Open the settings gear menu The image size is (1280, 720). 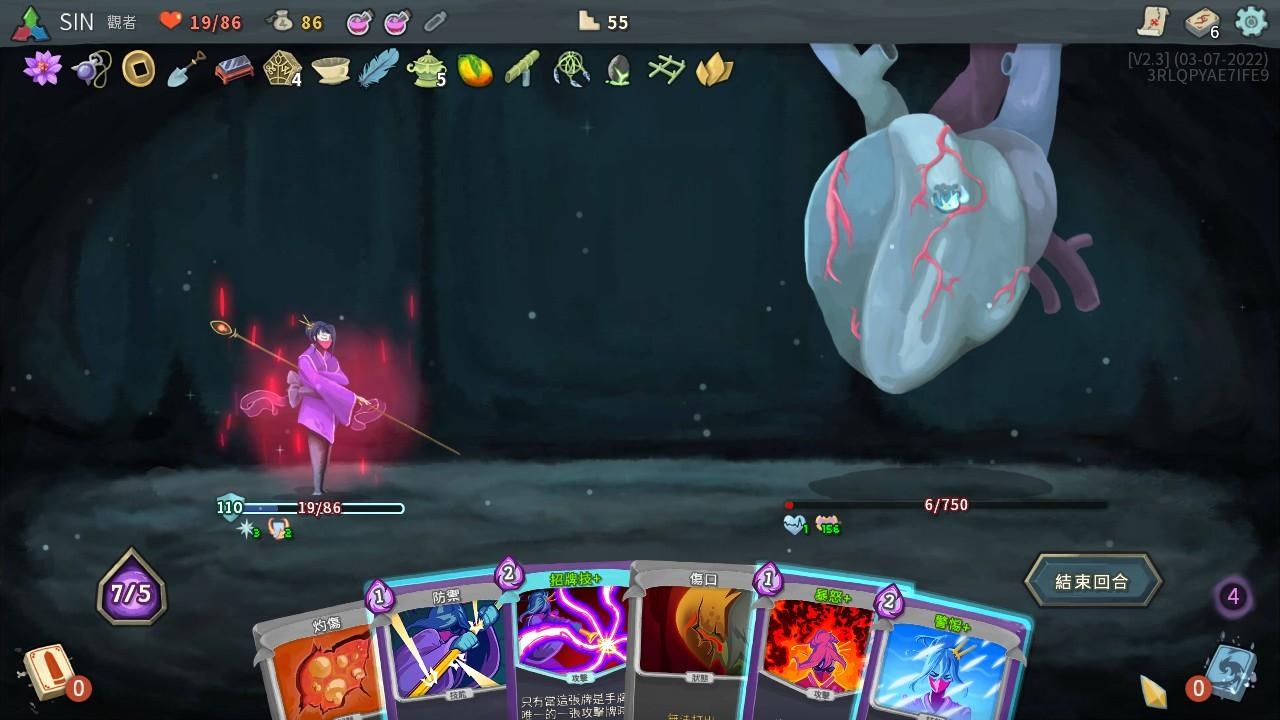tap(1249, 20)
